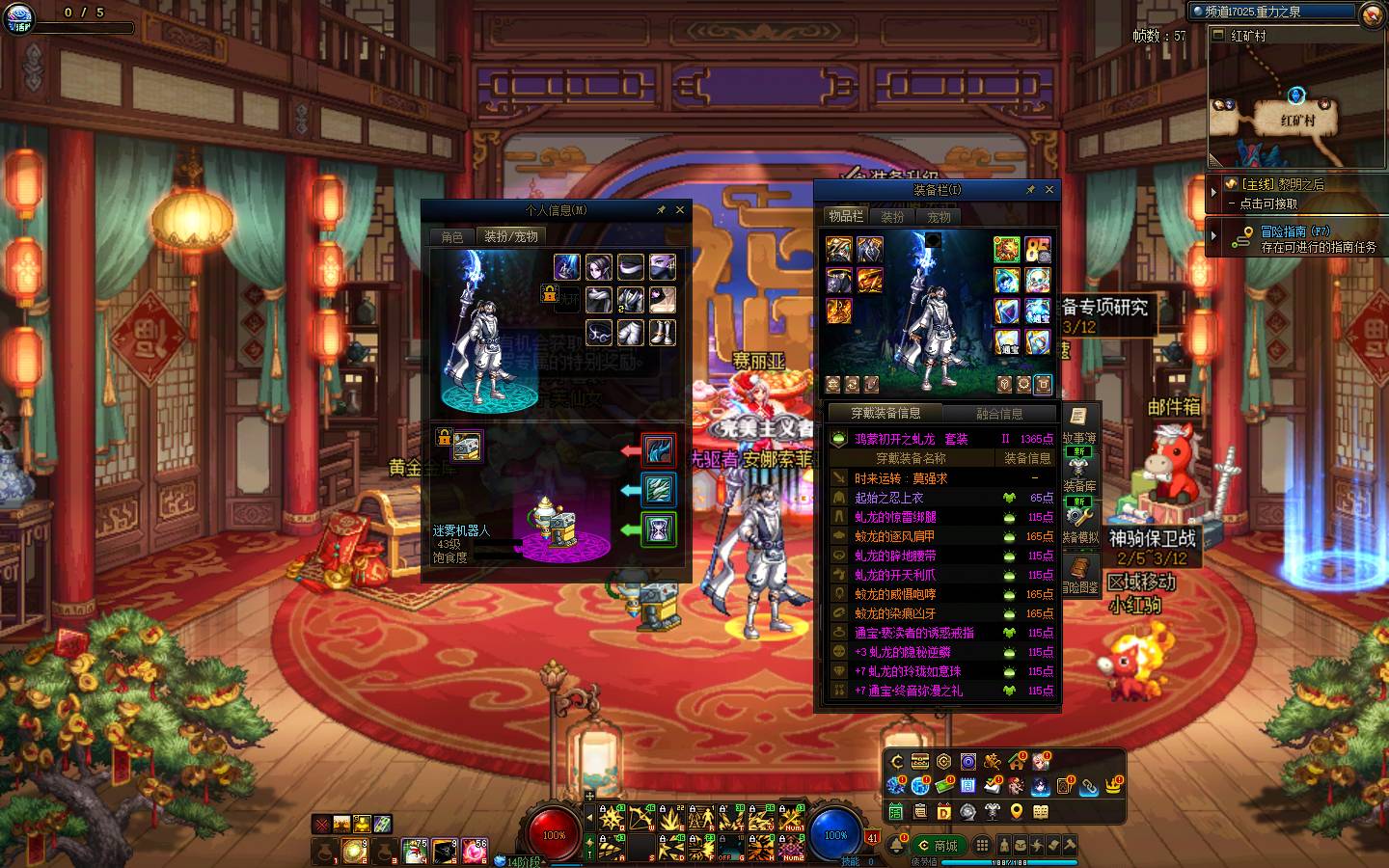Screen dimensions: 1389x868
Task: Click the 迷雾机器人 pet item slot
Action: 467,446
